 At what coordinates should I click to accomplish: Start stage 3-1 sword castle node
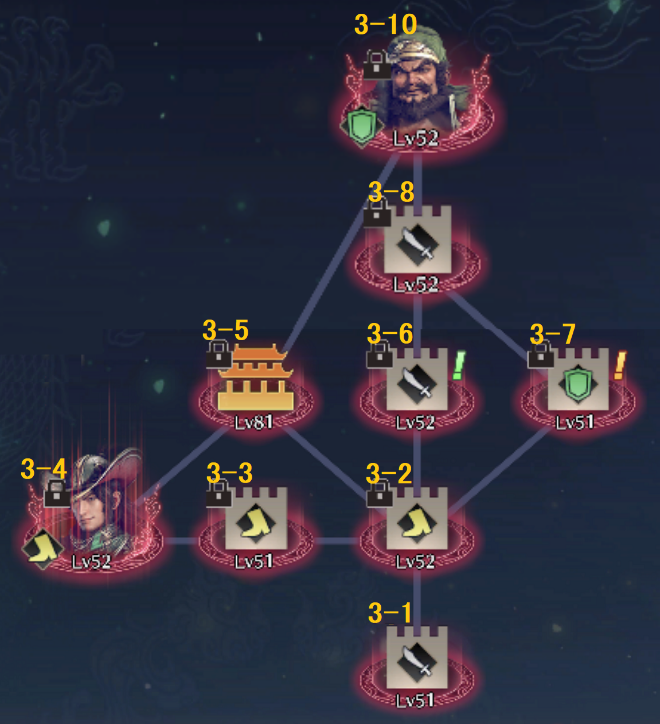coord(417,660)
